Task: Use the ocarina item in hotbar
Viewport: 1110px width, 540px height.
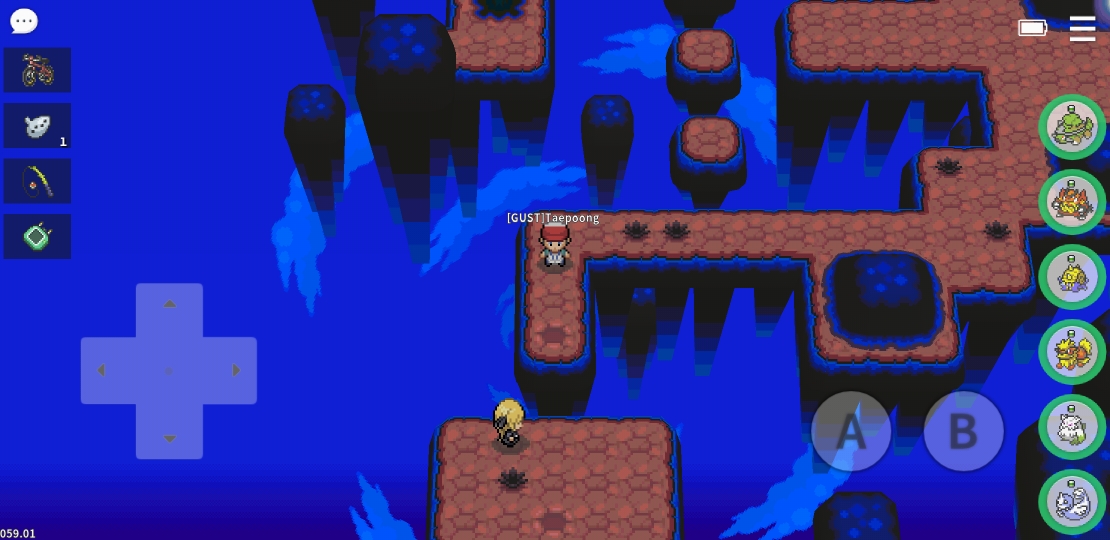Action: 37,126
